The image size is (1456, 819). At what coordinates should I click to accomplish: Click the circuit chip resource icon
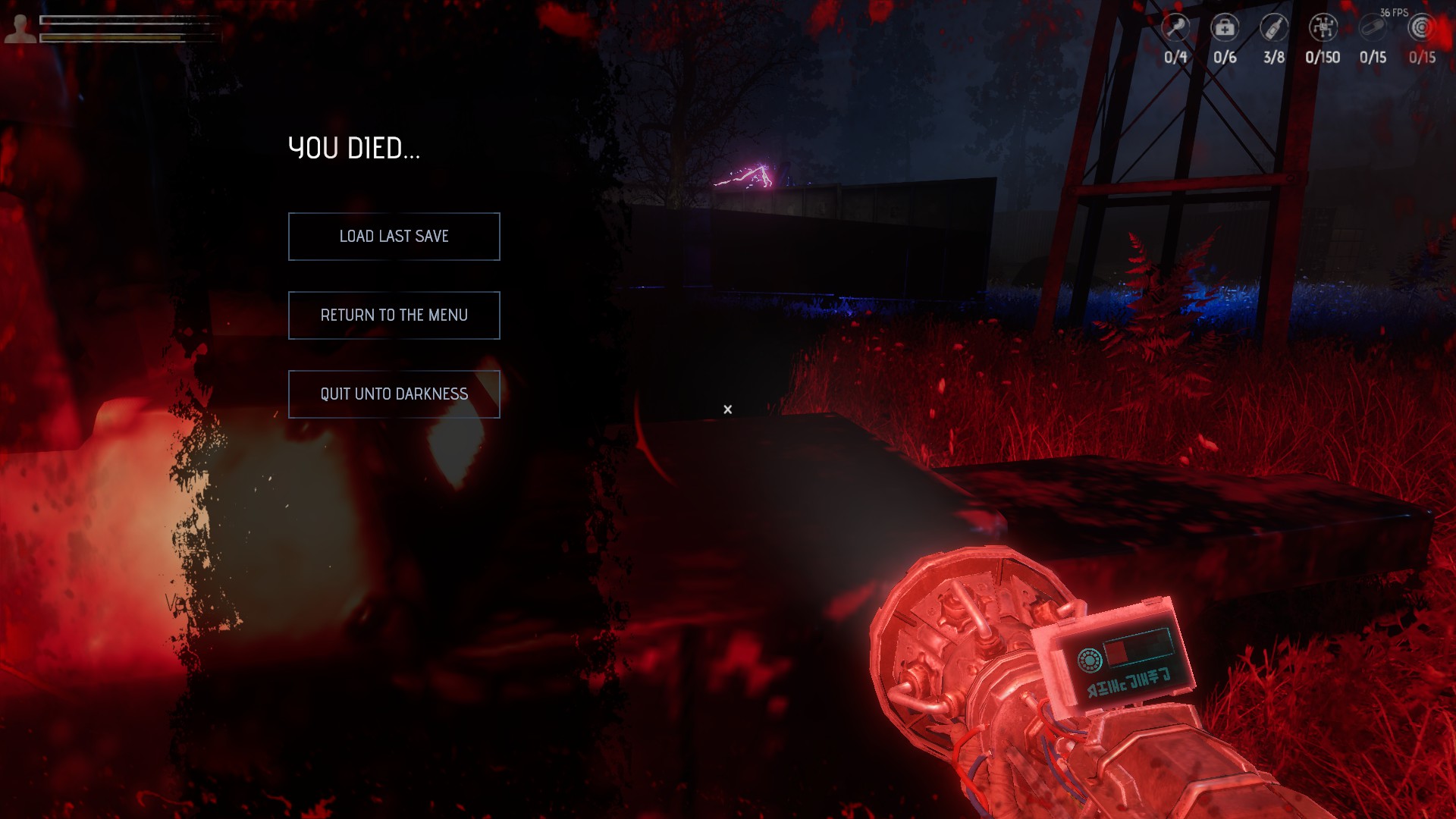pos(1323,28)
